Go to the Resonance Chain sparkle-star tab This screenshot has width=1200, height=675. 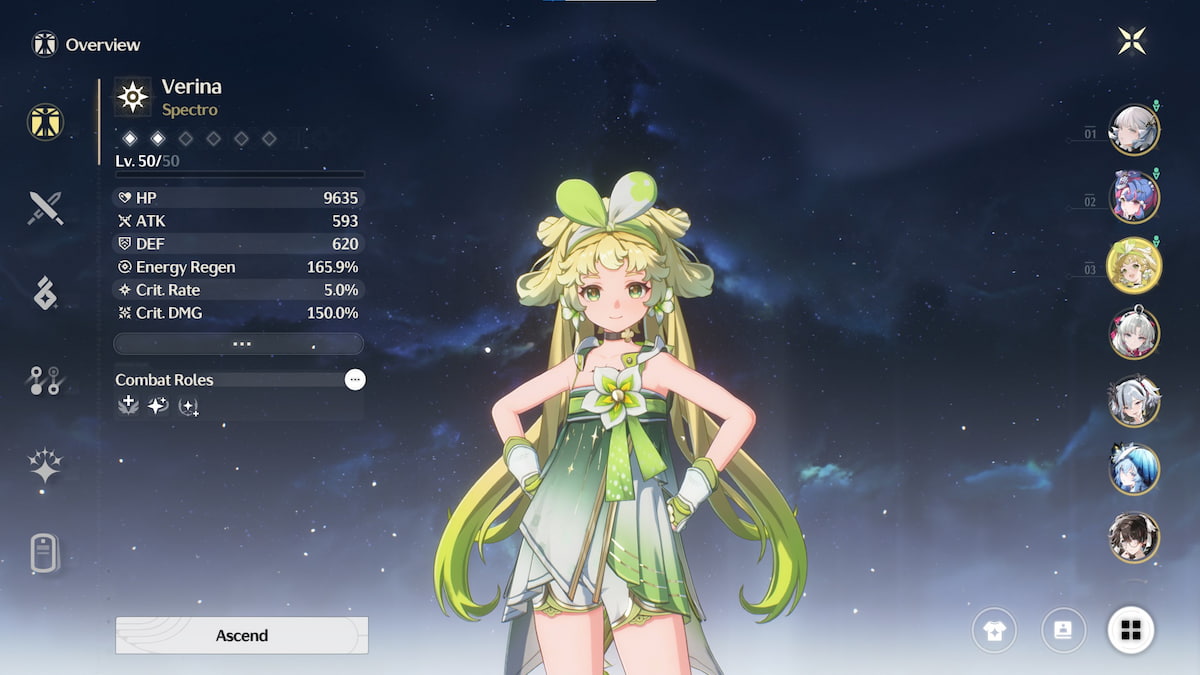pyautogui.click(x=46, y=465)
